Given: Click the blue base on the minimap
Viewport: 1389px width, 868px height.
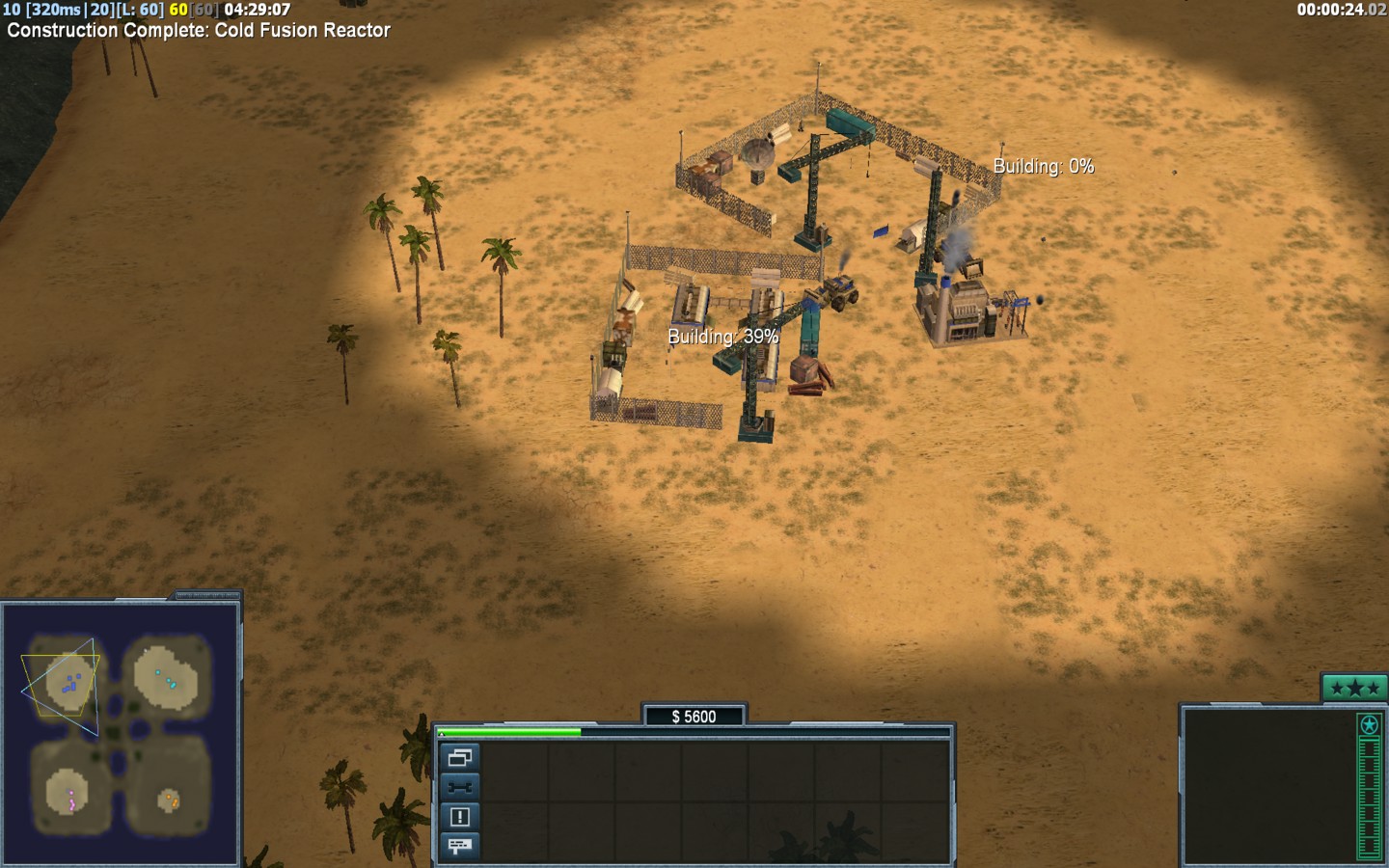Looking at the screenshot, I should click(x=69, y=683).
